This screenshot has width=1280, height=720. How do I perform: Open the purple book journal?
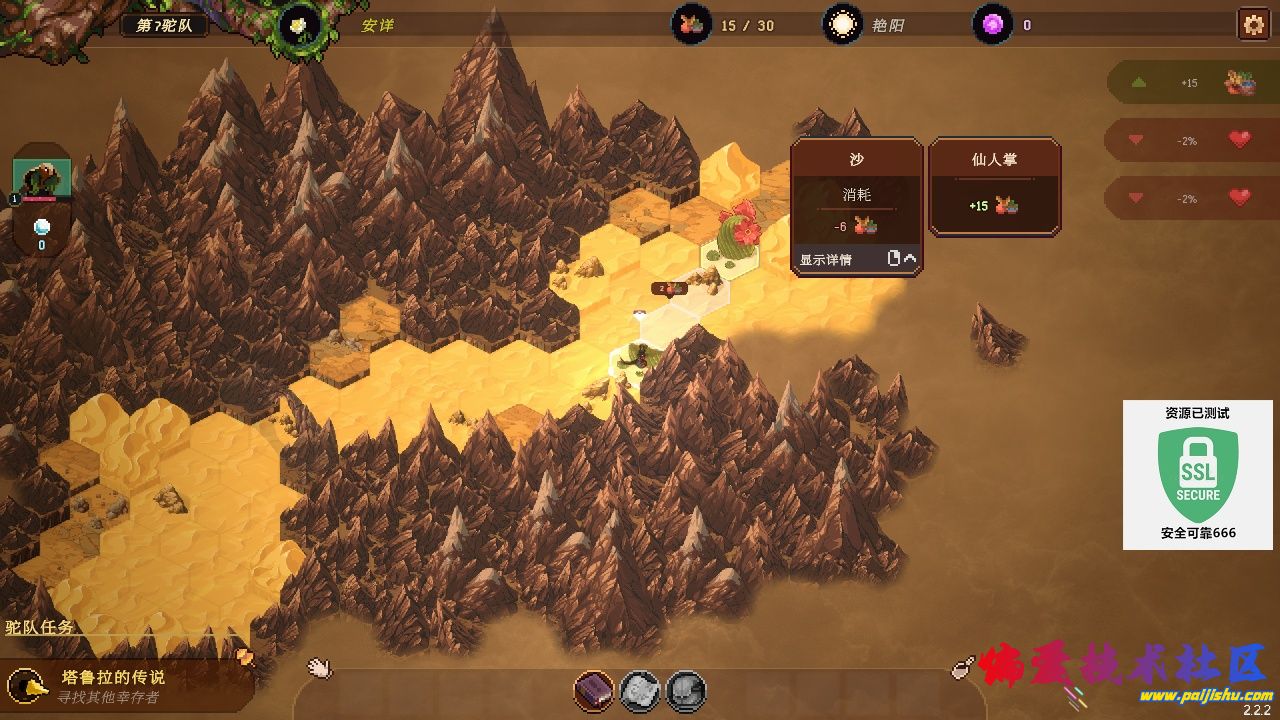point(593,690)
